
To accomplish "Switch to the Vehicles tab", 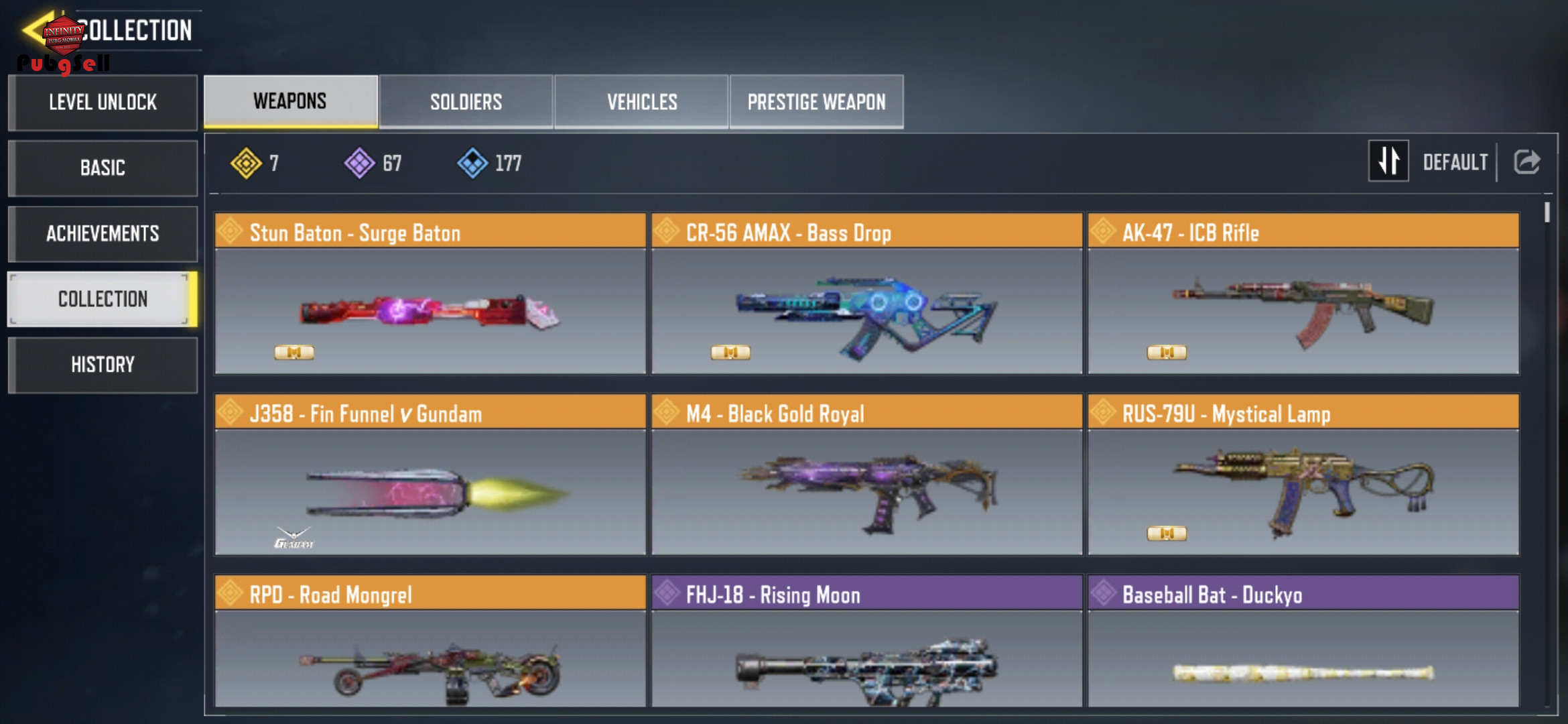I will pyautogui.click(x=641, y=102).
